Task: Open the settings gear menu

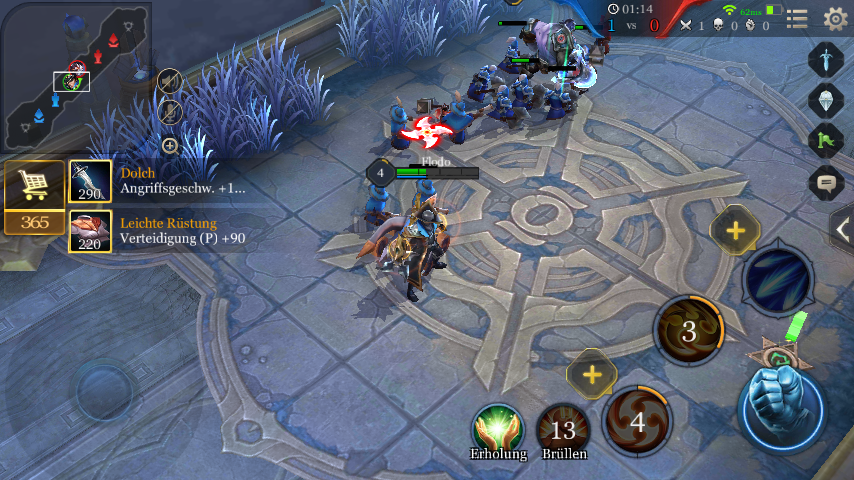Action: (835, 18)
